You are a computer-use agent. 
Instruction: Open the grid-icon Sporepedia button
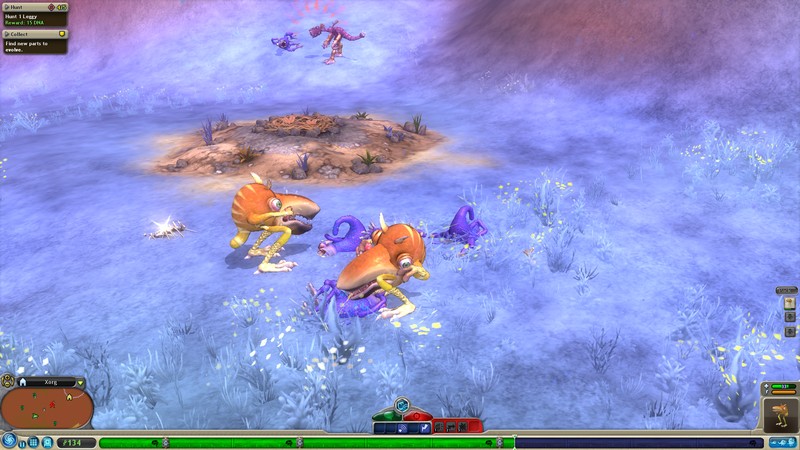(34, 442)
